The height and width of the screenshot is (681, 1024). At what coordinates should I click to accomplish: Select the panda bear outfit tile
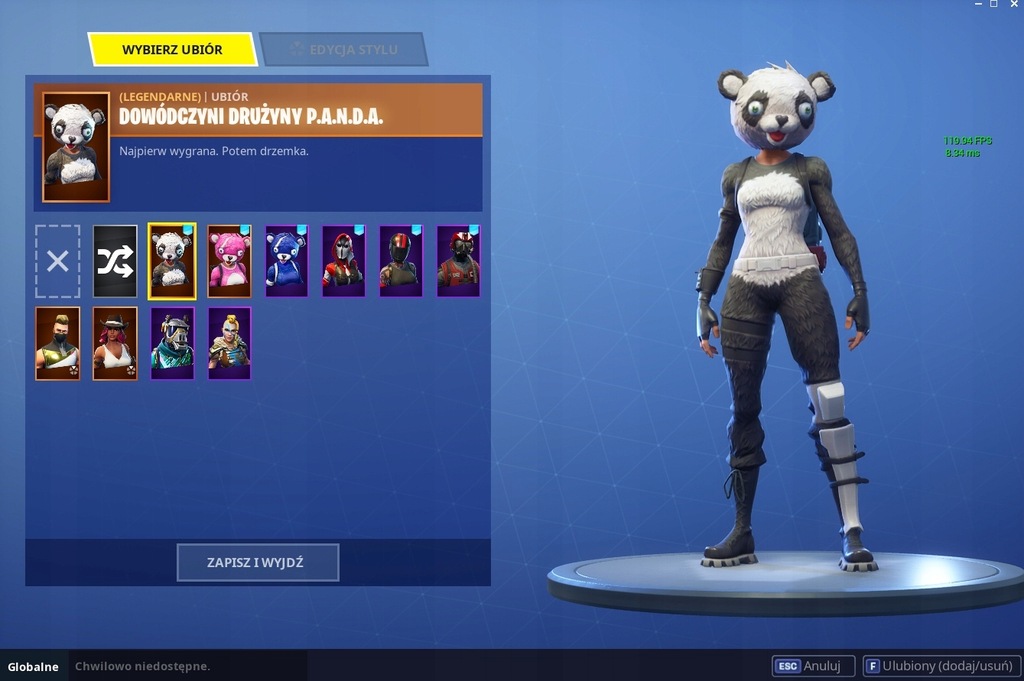[x=172, y=261]
